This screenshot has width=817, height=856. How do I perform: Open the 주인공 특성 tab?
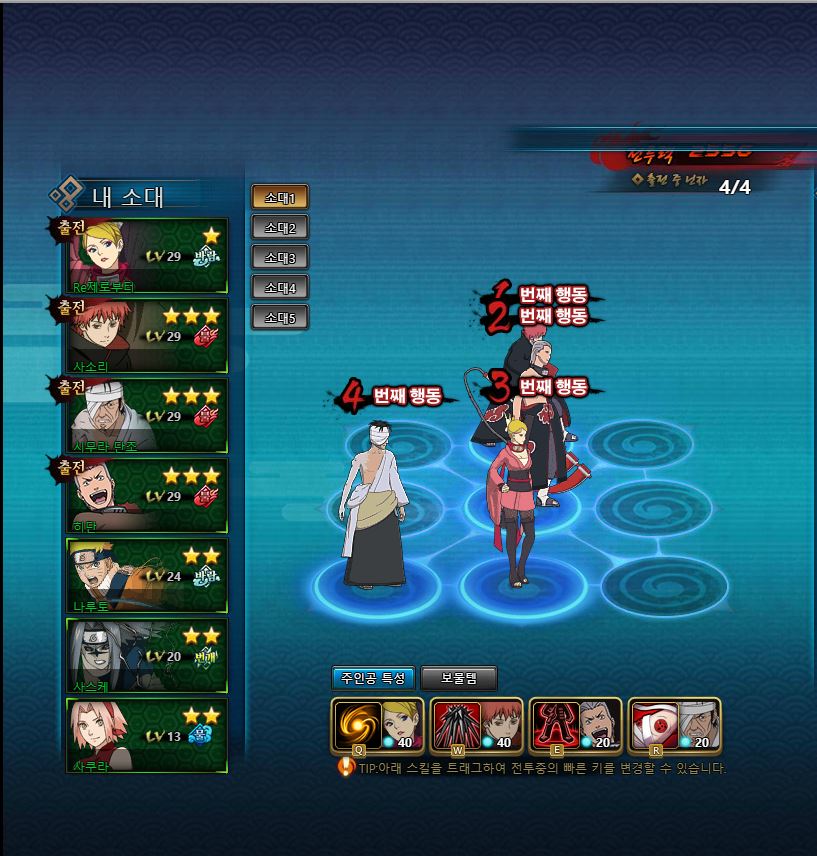point(372,678)
